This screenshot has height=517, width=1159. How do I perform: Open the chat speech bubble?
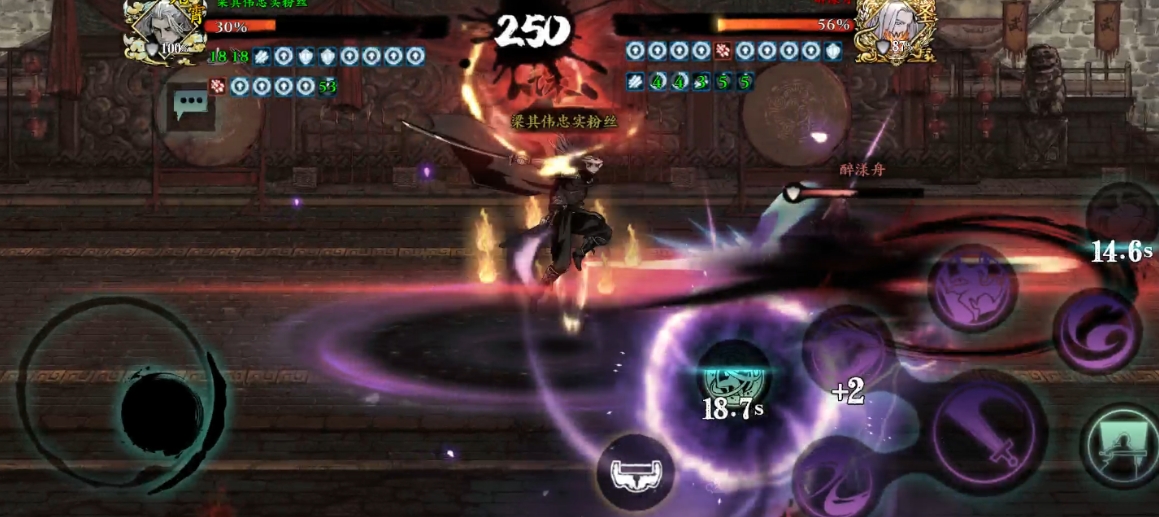(189, 103)
